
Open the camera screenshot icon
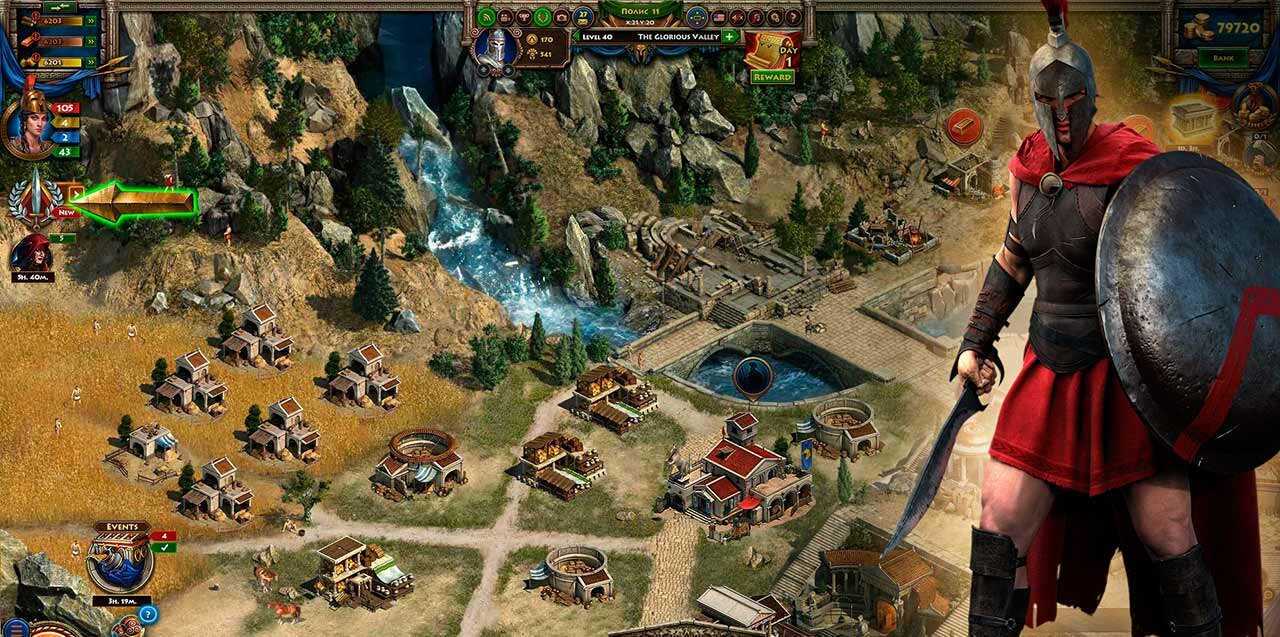coord(561,17)
